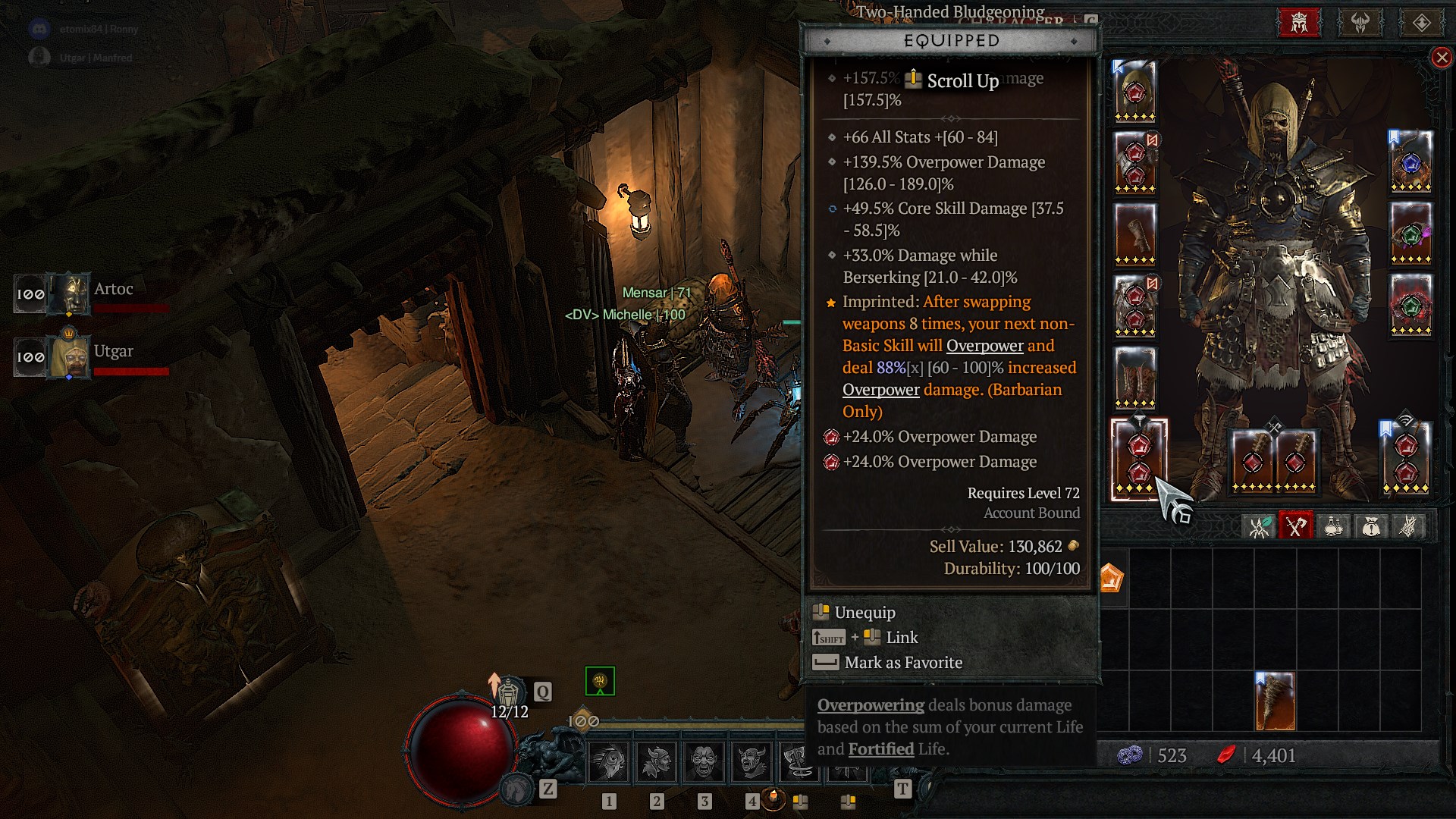Select party member Utgar's portrait

pyautogui.click(x=70, y=356)
